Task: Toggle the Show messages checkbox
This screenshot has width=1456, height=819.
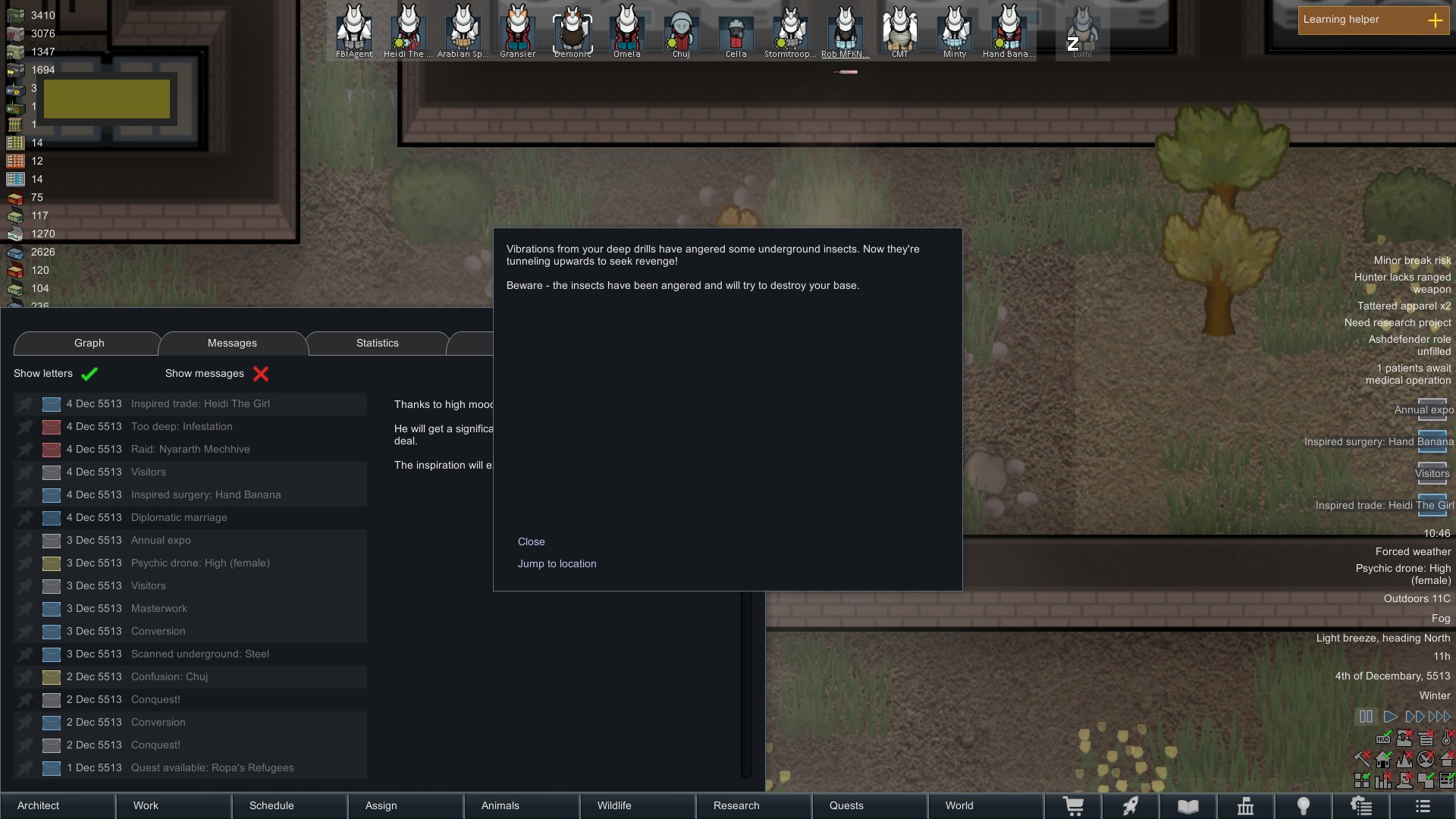Action: point(261,374)
